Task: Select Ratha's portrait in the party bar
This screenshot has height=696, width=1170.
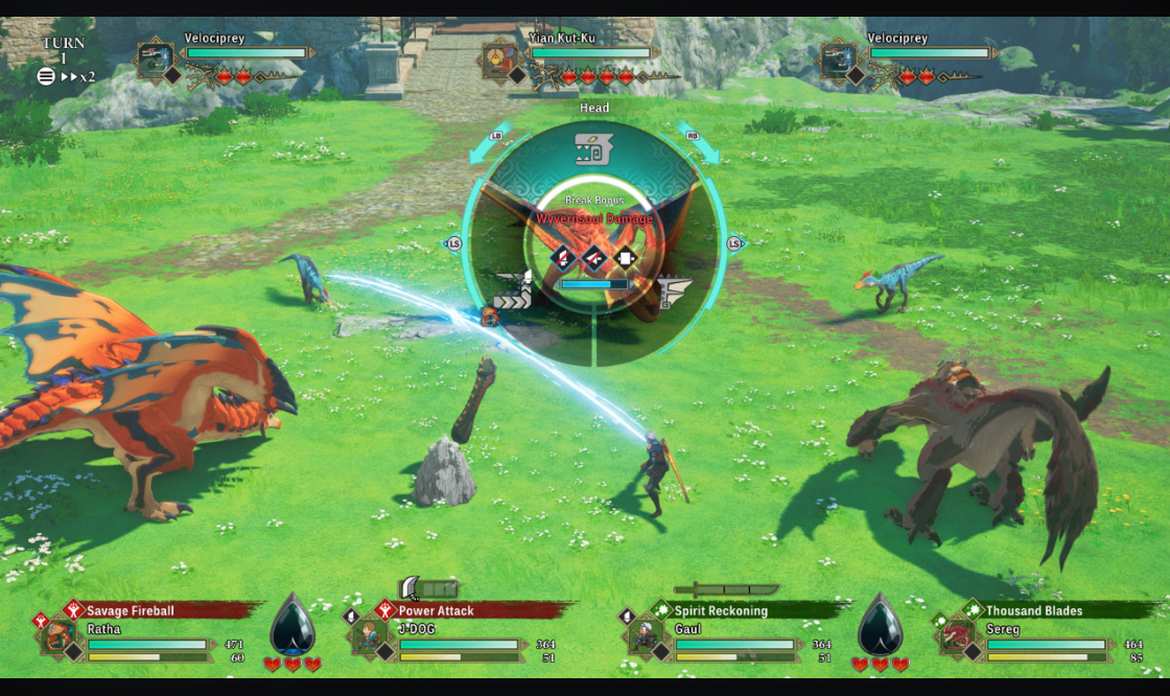Action: pos(59,637)
